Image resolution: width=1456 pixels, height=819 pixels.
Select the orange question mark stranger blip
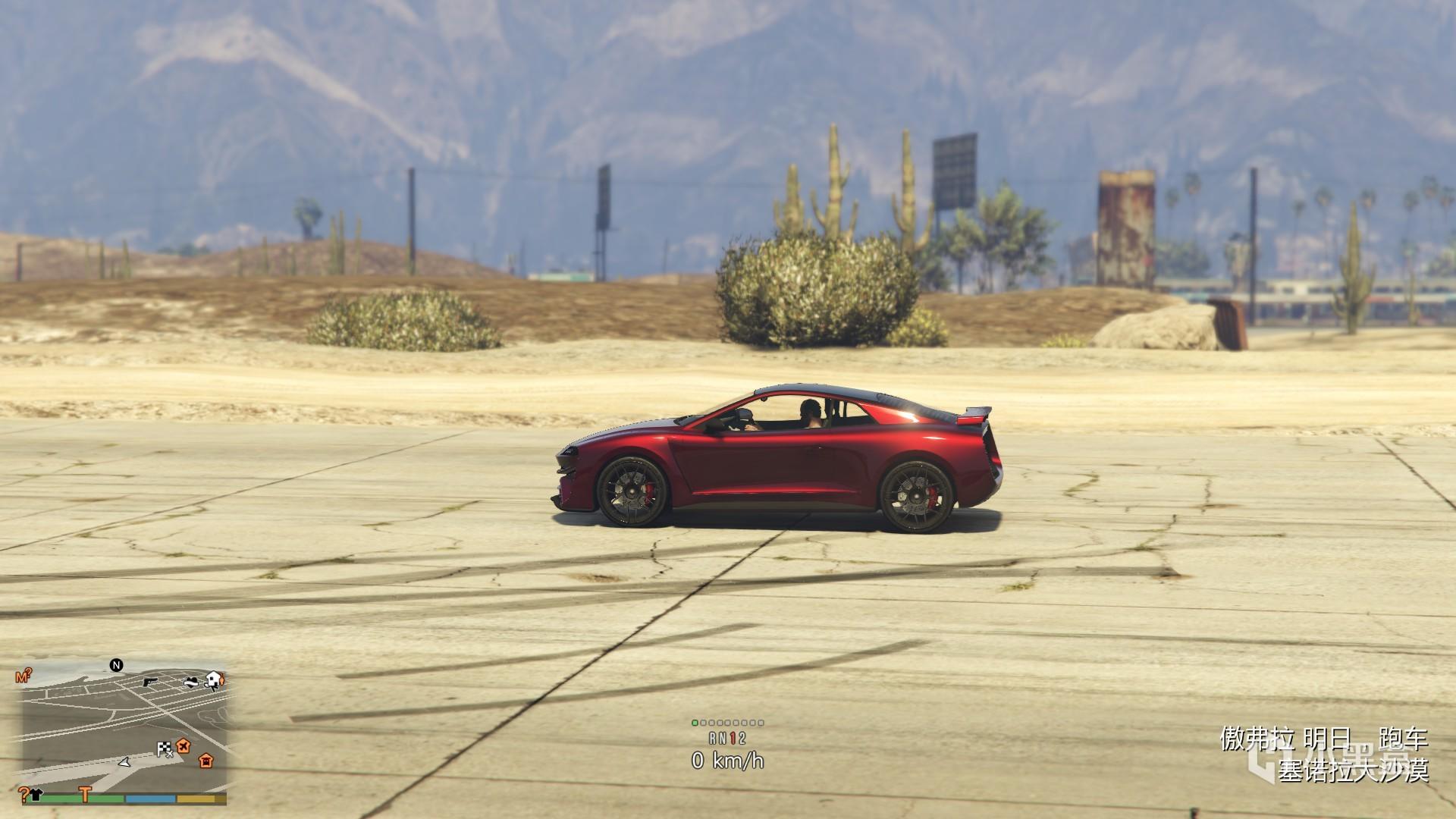click(24, 795)
